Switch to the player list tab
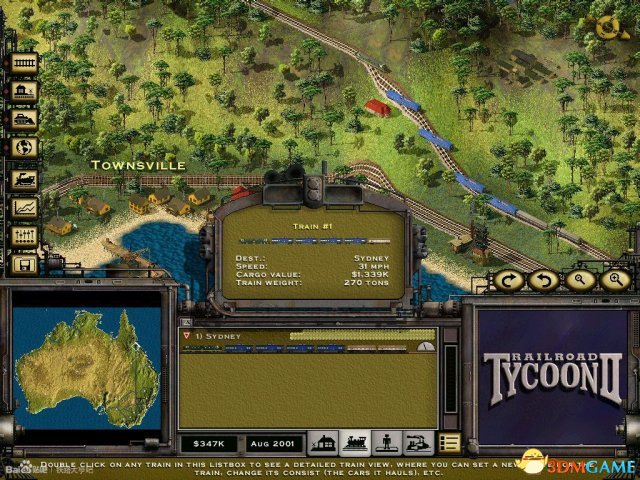The height and width of the screenshot is (480, 640). [385, 443]
